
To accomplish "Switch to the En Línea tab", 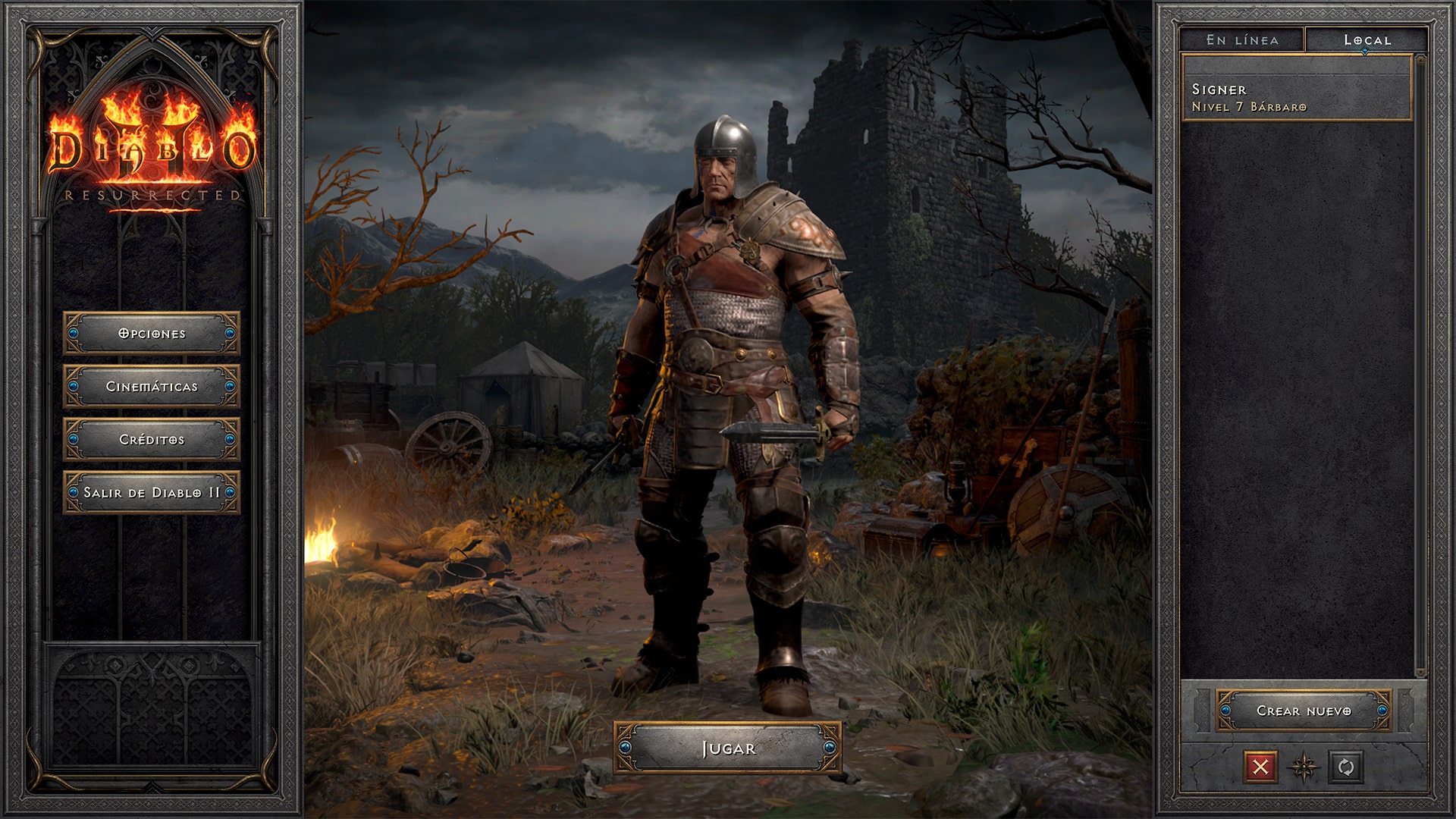I will pyautogui.click(x=1242, y=40).
